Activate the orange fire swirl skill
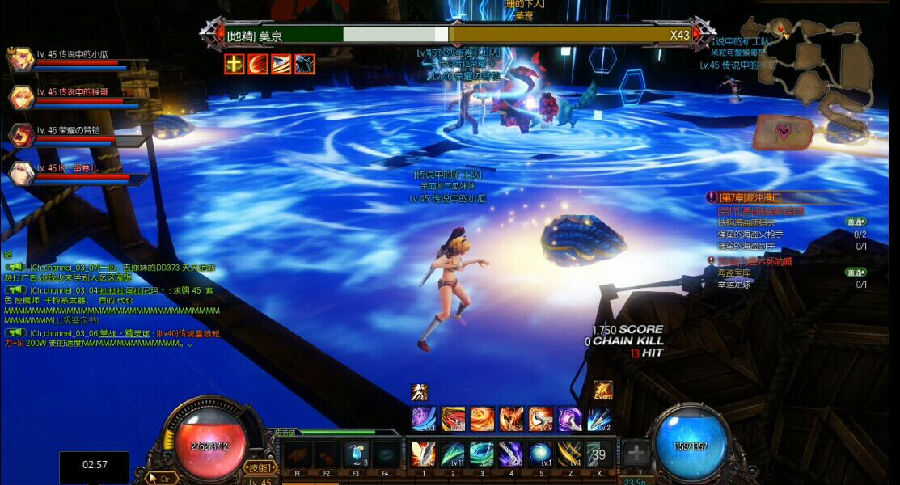Viewport: 900px width, 485px height. click(x=483, y=418)
